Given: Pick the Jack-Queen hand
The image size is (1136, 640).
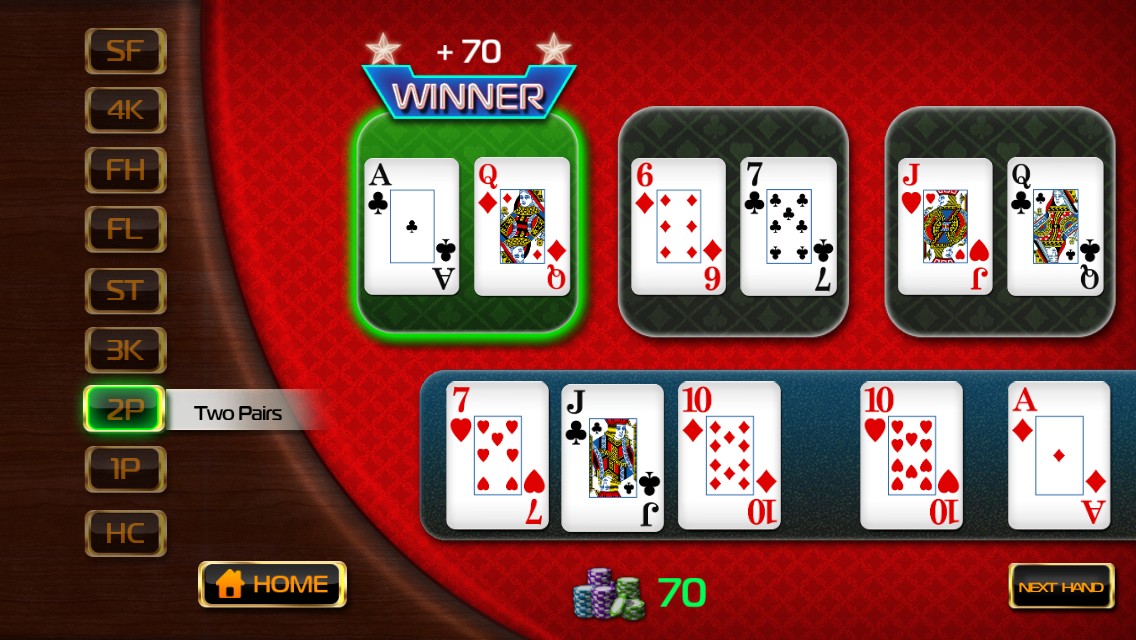Looking at the screenshot, I should tap(1000, 222).
